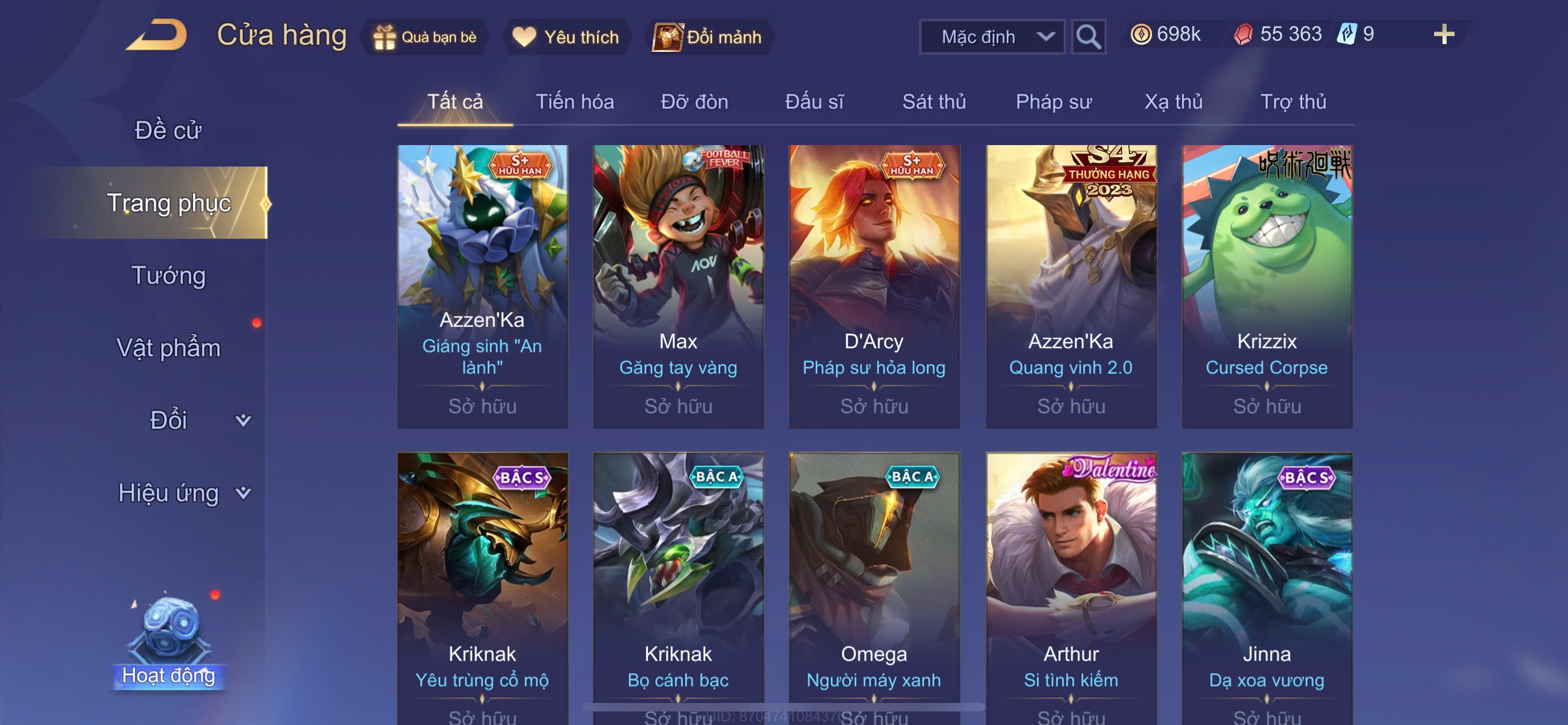Viewport: 1568px width, 725px height.
Task: Choose D'Arcy Pháp sư hỏa long card
Action: (x=874, y=286)
